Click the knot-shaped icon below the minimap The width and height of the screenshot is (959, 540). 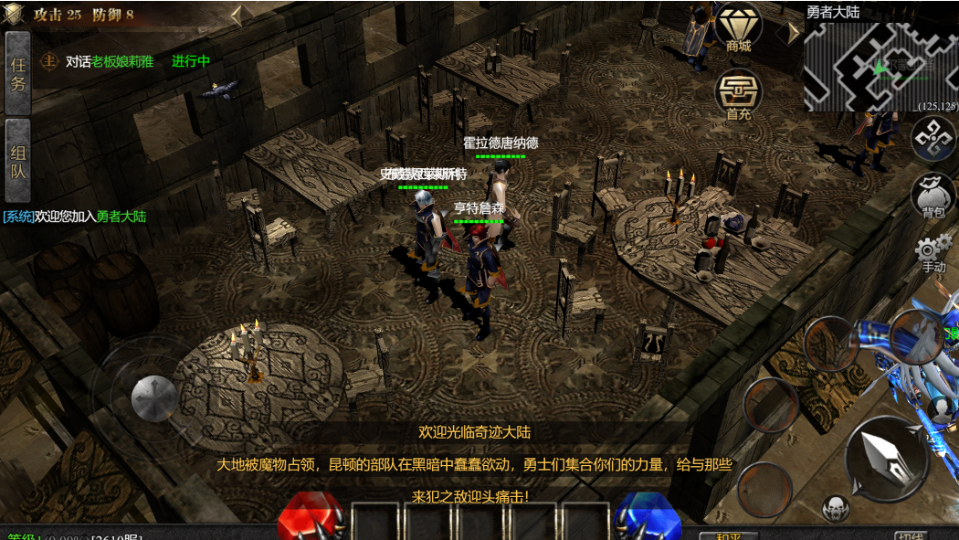[934, 138]
